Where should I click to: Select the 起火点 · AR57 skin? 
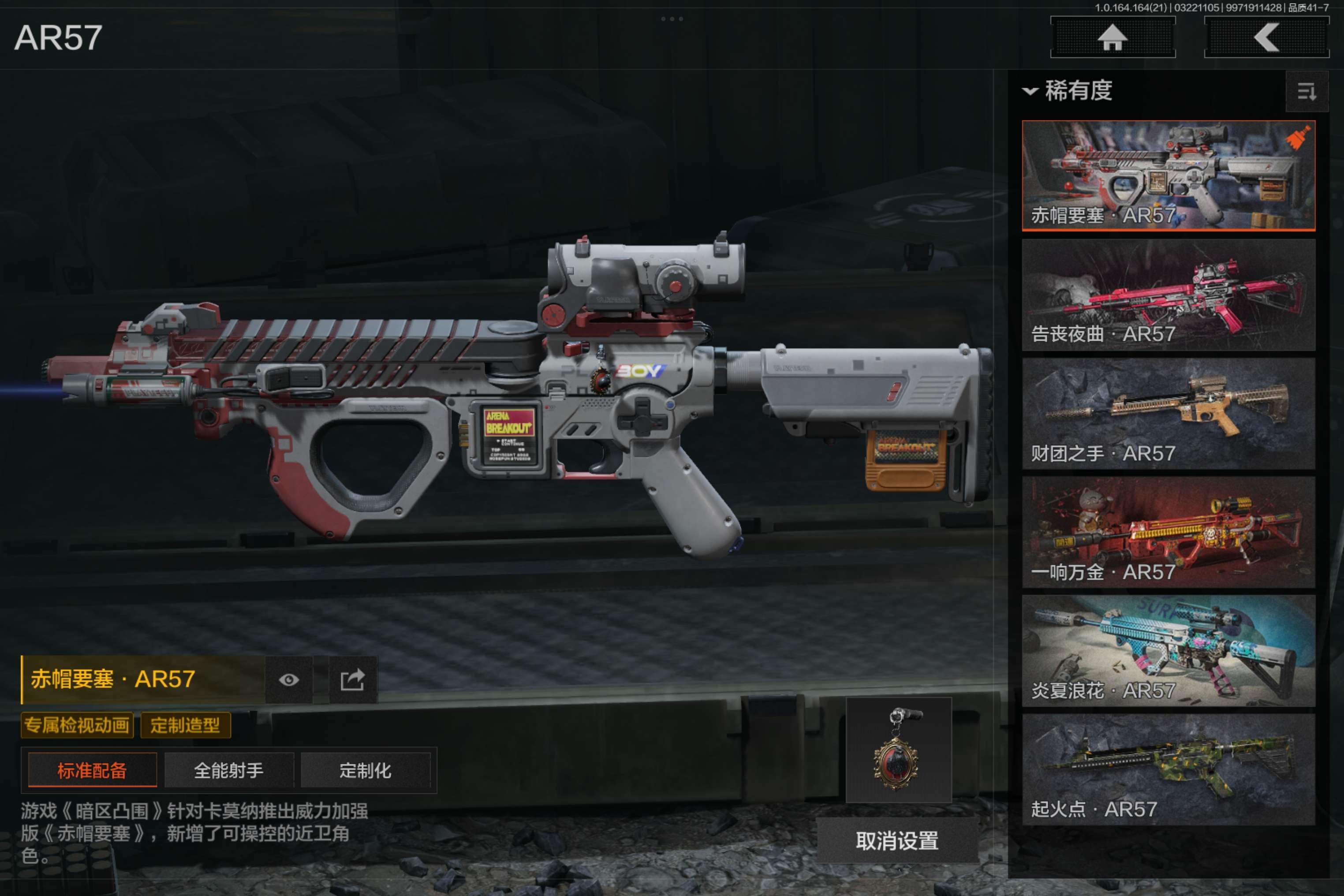point(1168,769)
